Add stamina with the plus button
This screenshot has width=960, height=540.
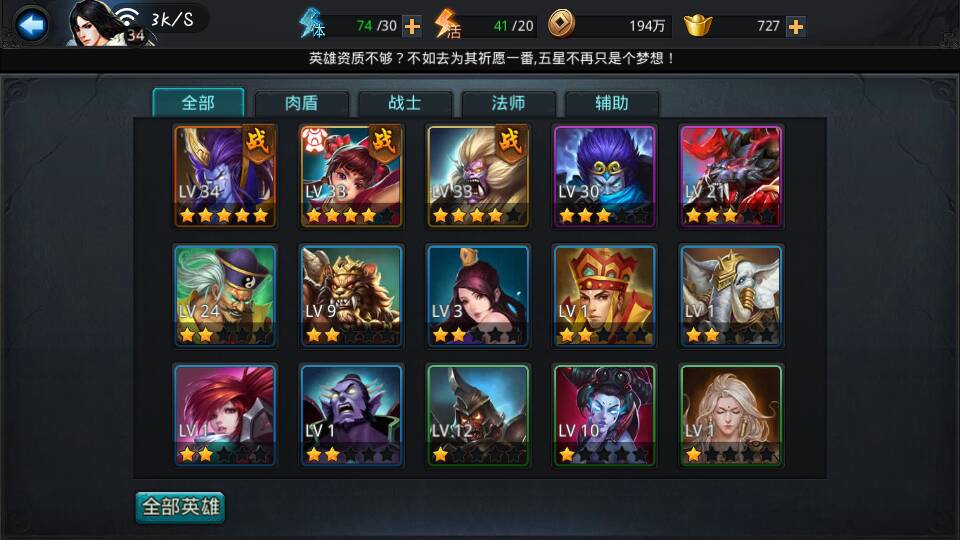pyautogui.click(x=412, y=26)
